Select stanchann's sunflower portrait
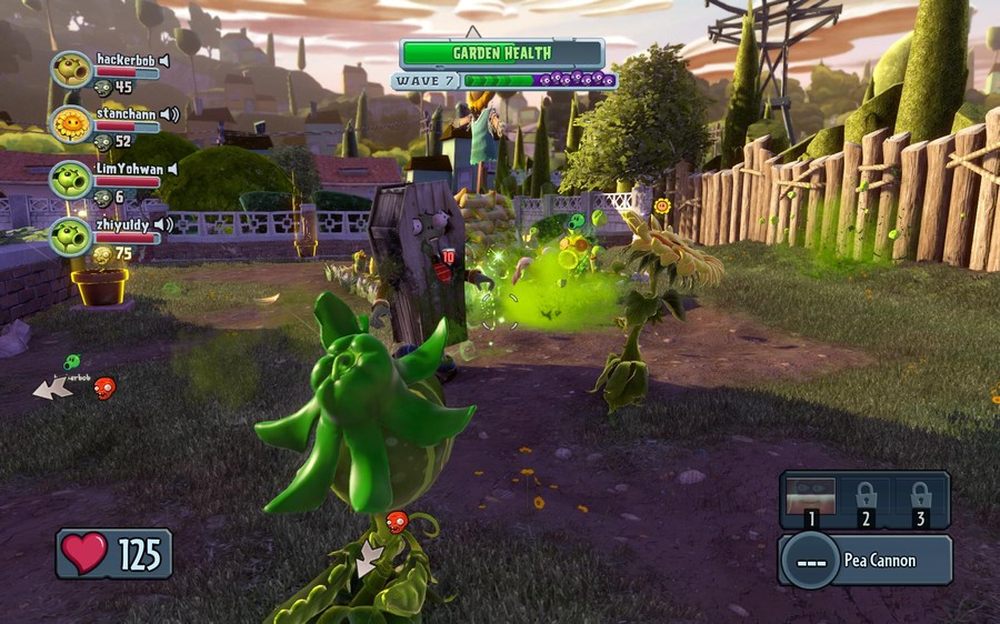The height and width of the screenshot is (624, 1000). click(x=71, y=124)
